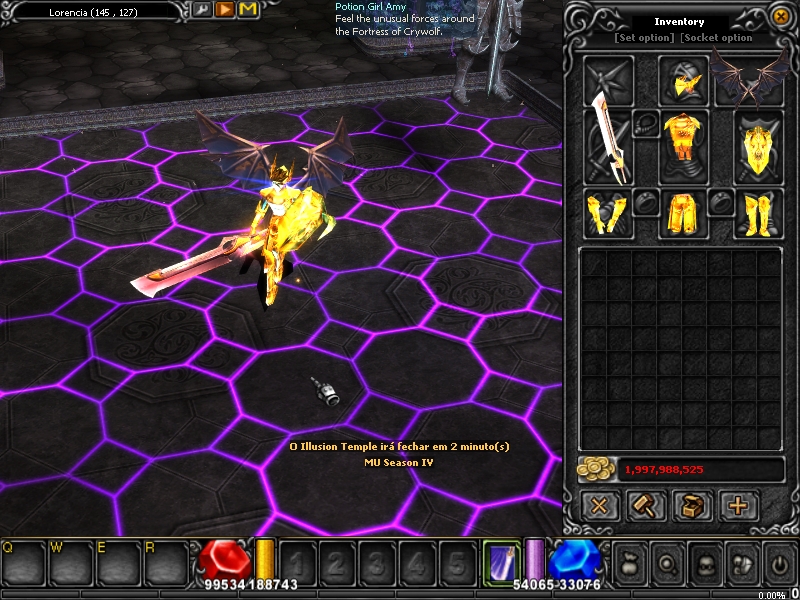Open the [Set option] info
The image size is (800, 600).
(x=644, y=38)
